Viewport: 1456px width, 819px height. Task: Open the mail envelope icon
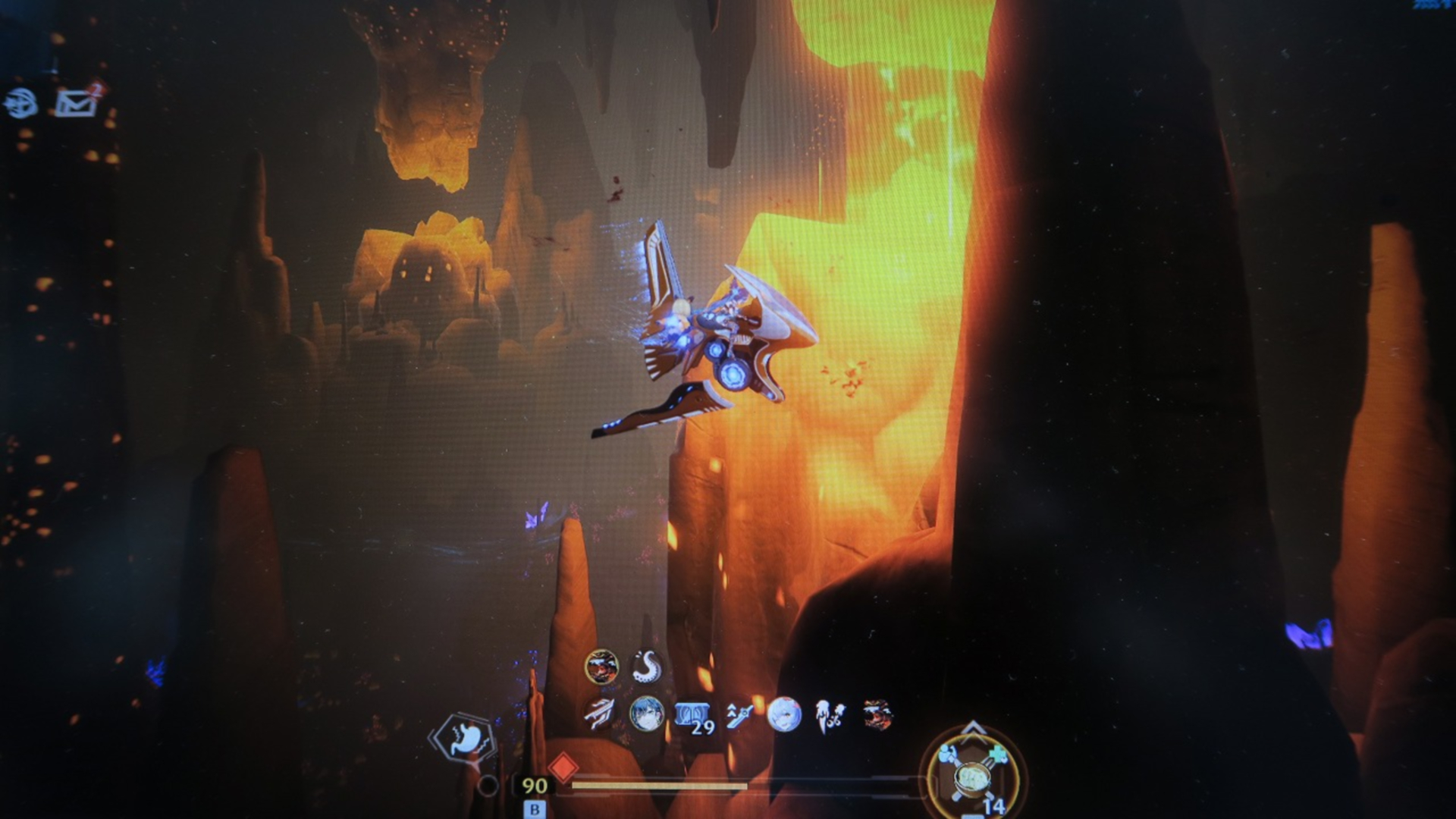point(76,103)
